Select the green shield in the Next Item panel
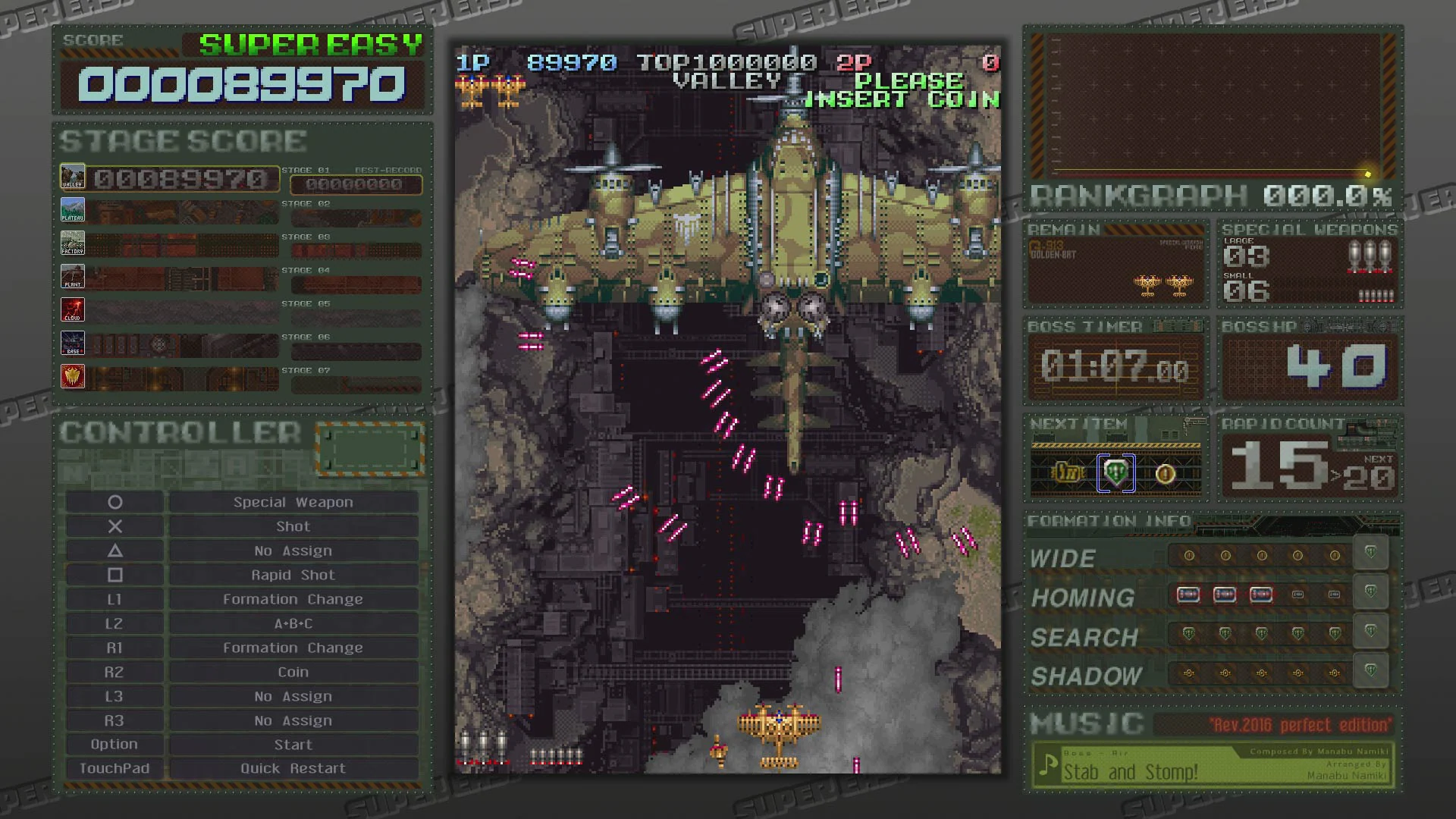This screenshot has width=1456, height=819. 1116,472
